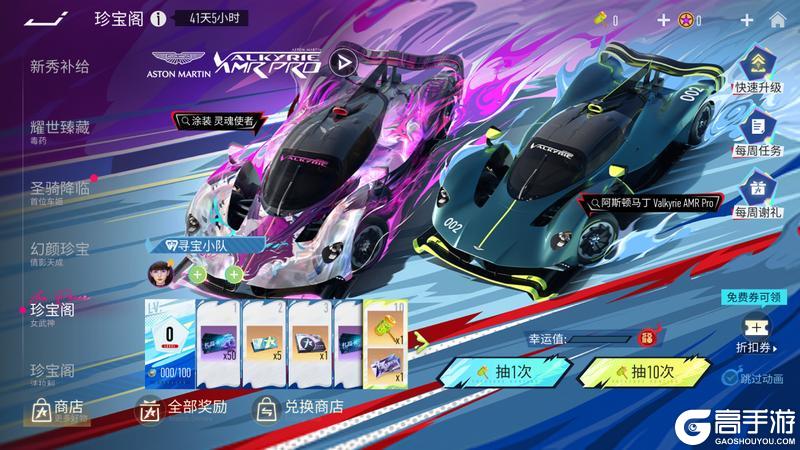Open the 兑换商店 exchange shop
800x450 pixels.
pyautogui.click(x=300, y=408)
